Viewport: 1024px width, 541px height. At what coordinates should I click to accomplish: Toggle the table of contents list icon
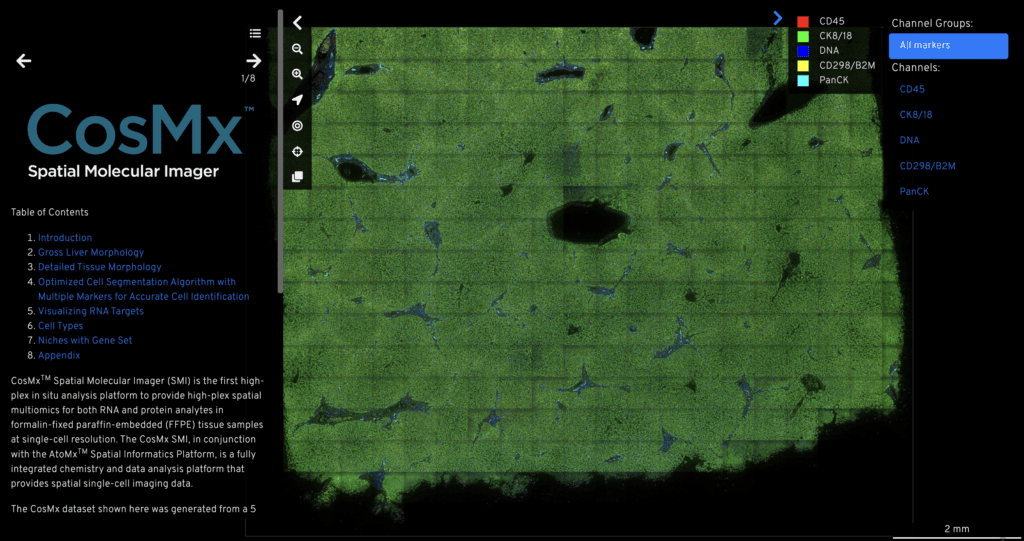256,33
